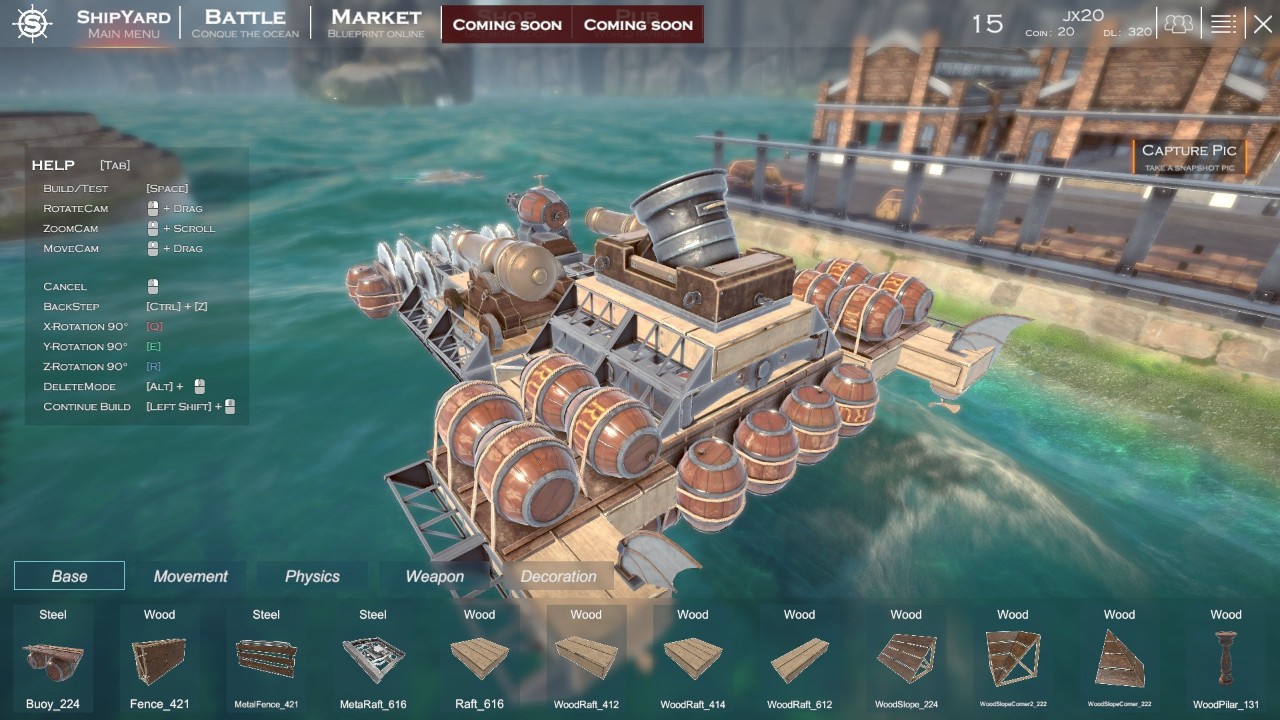Open the list menu icon
This screenshot has width=1280, height=720.
click(x=1223, y=24)
